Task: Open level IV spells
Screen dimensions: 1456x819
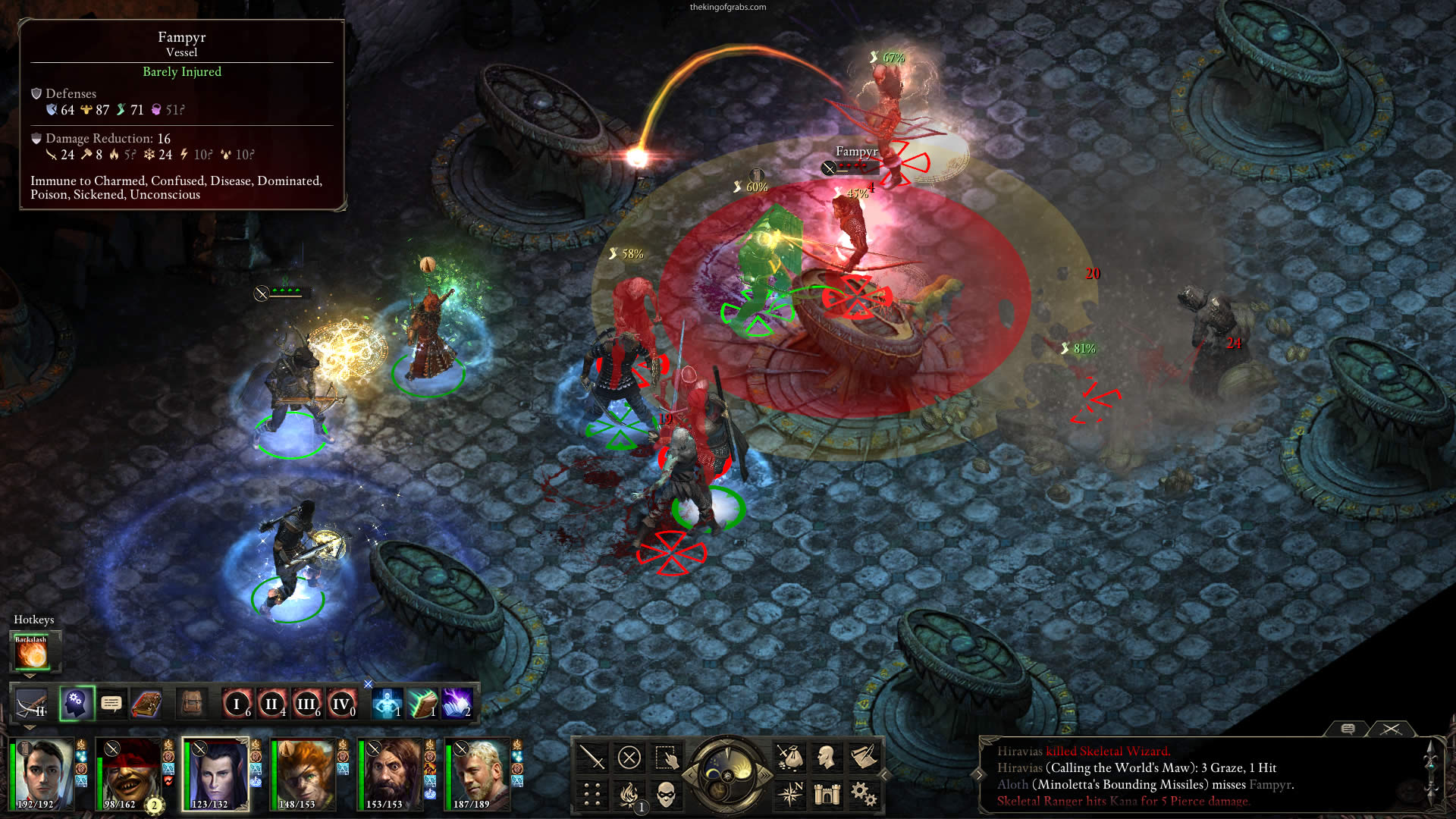Action: tap(341, 704)
